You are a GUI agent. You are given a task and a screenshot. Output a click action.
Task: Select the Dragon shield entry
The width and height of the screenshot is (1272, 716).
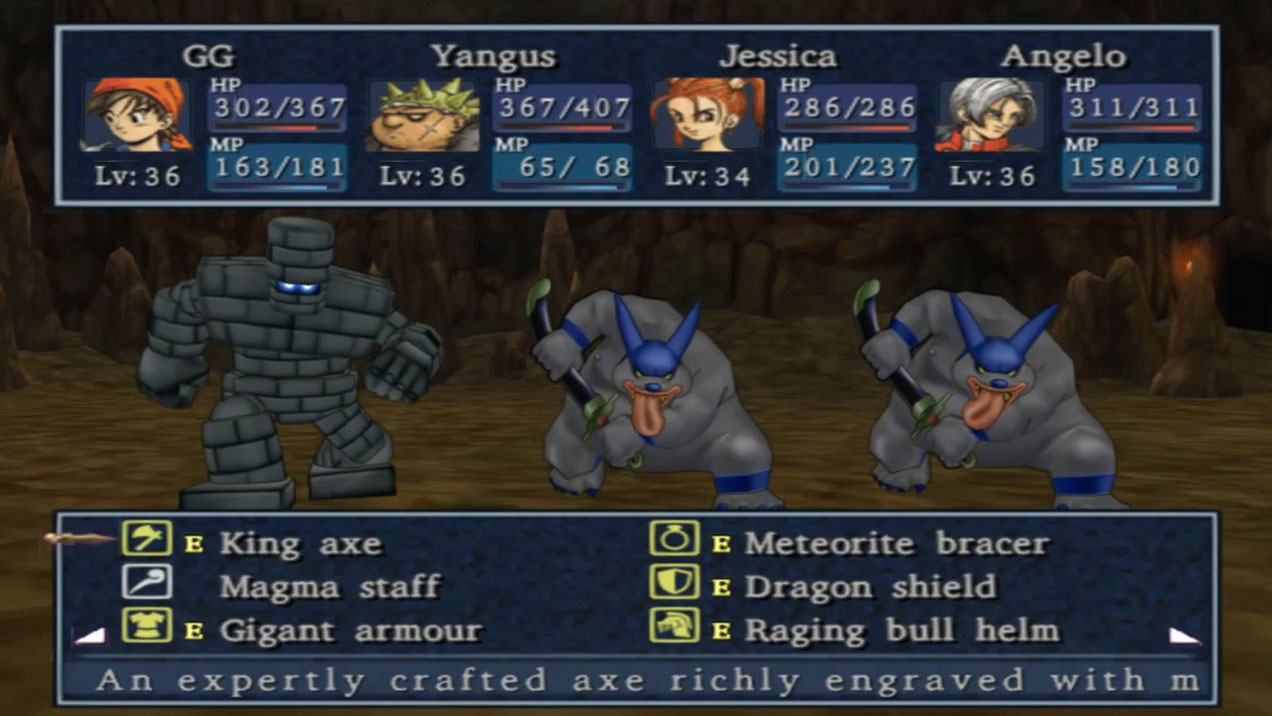(869, 587)
